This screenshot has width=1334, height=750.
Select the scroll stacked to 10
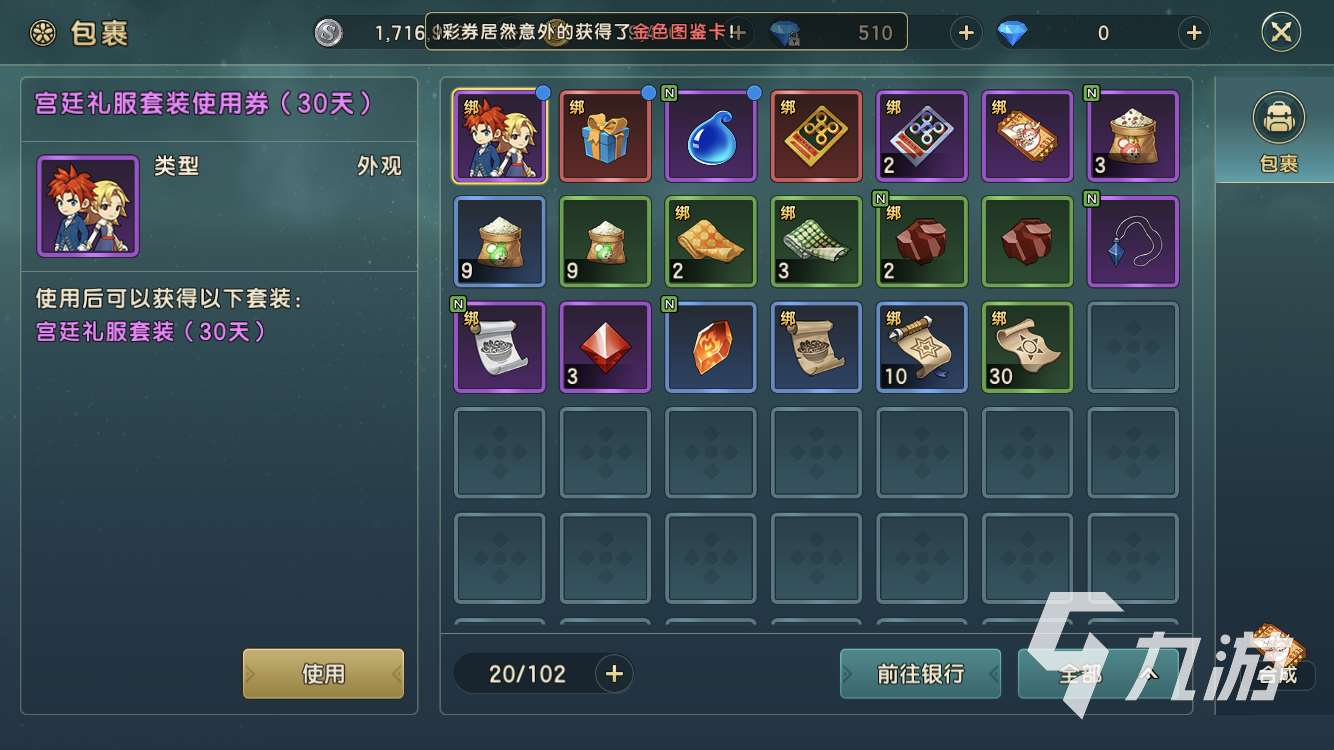coord(922,347)
